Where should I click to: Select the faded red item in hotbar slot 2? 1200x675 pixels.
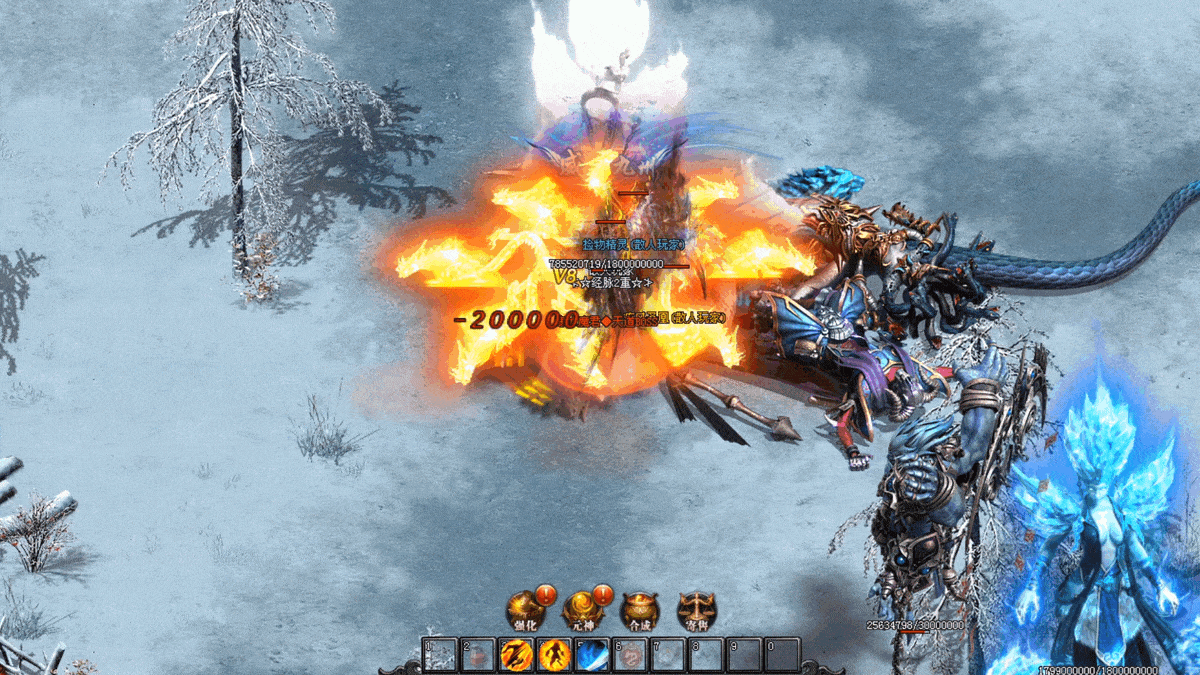point(478,656)
